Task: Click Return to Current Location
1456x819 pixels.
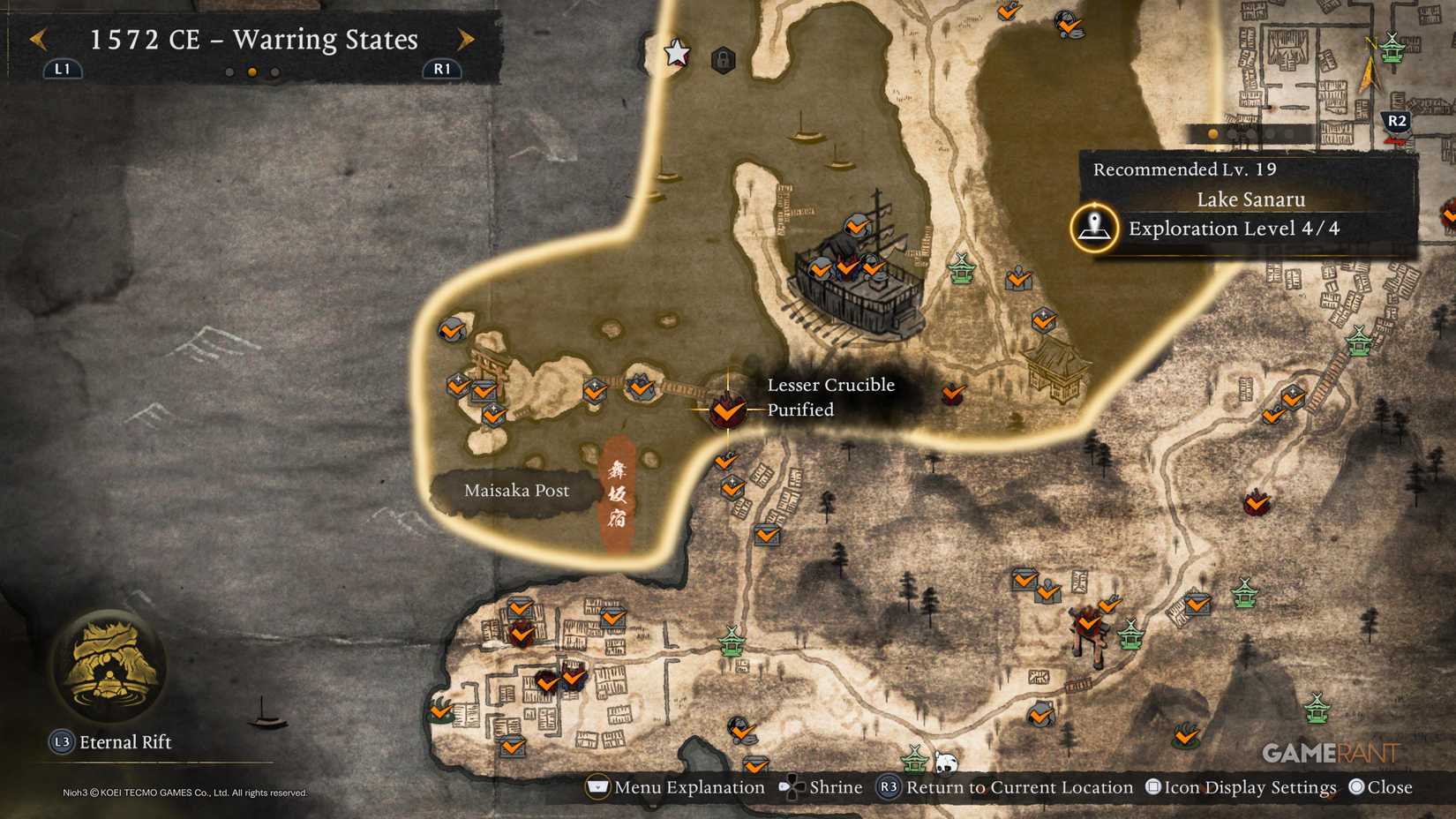Action: 1007,786
